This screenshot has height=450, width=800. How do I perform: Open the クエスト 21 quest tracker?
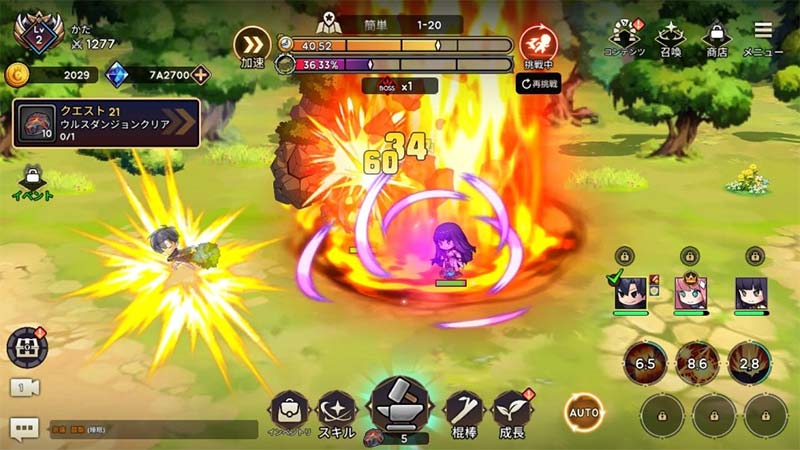point(106,123)
